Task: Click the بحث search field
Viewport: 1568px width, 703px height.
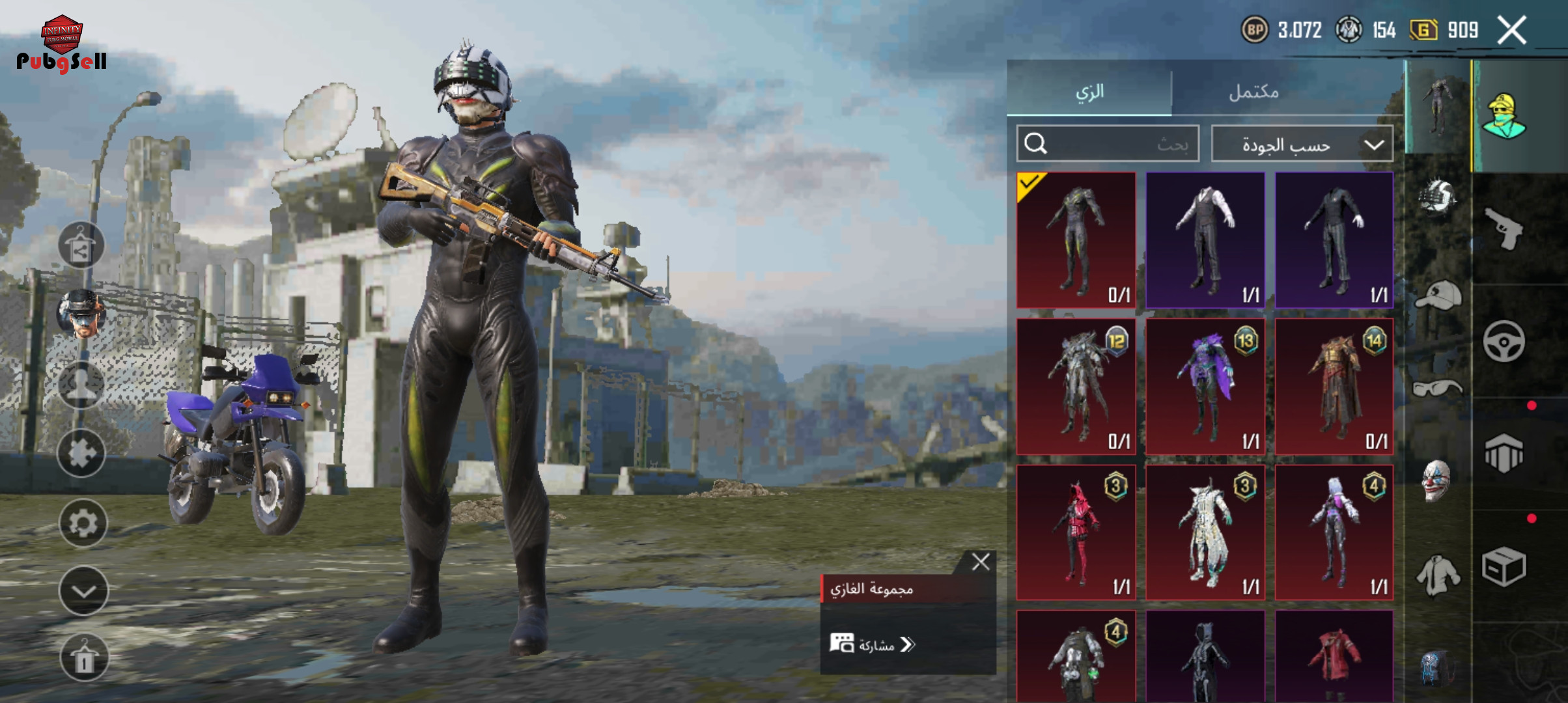Action: (1108, 144)
